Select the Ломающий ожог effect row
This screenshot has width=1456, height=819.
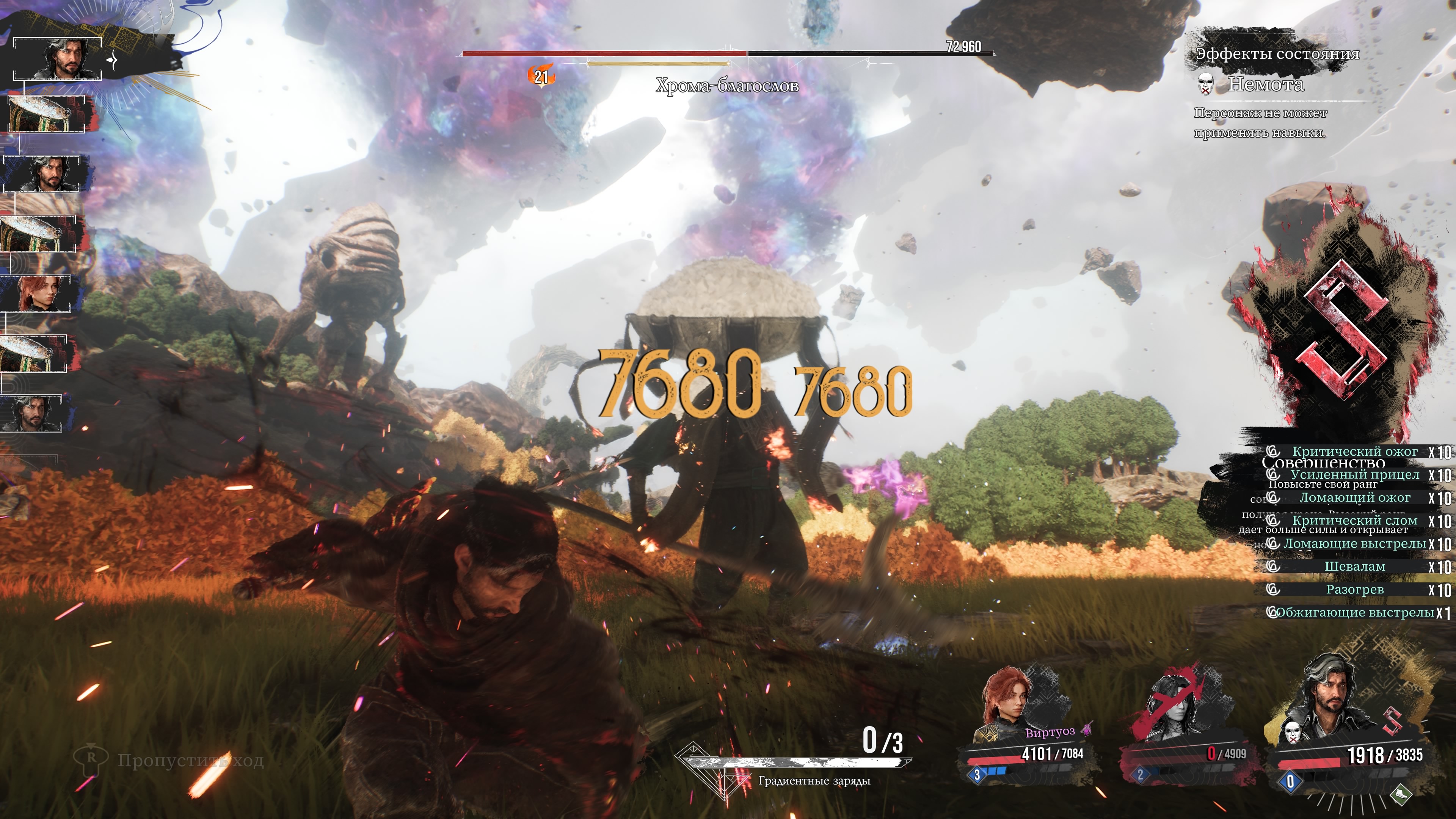pyautogui.click(x=1354, y=498)
